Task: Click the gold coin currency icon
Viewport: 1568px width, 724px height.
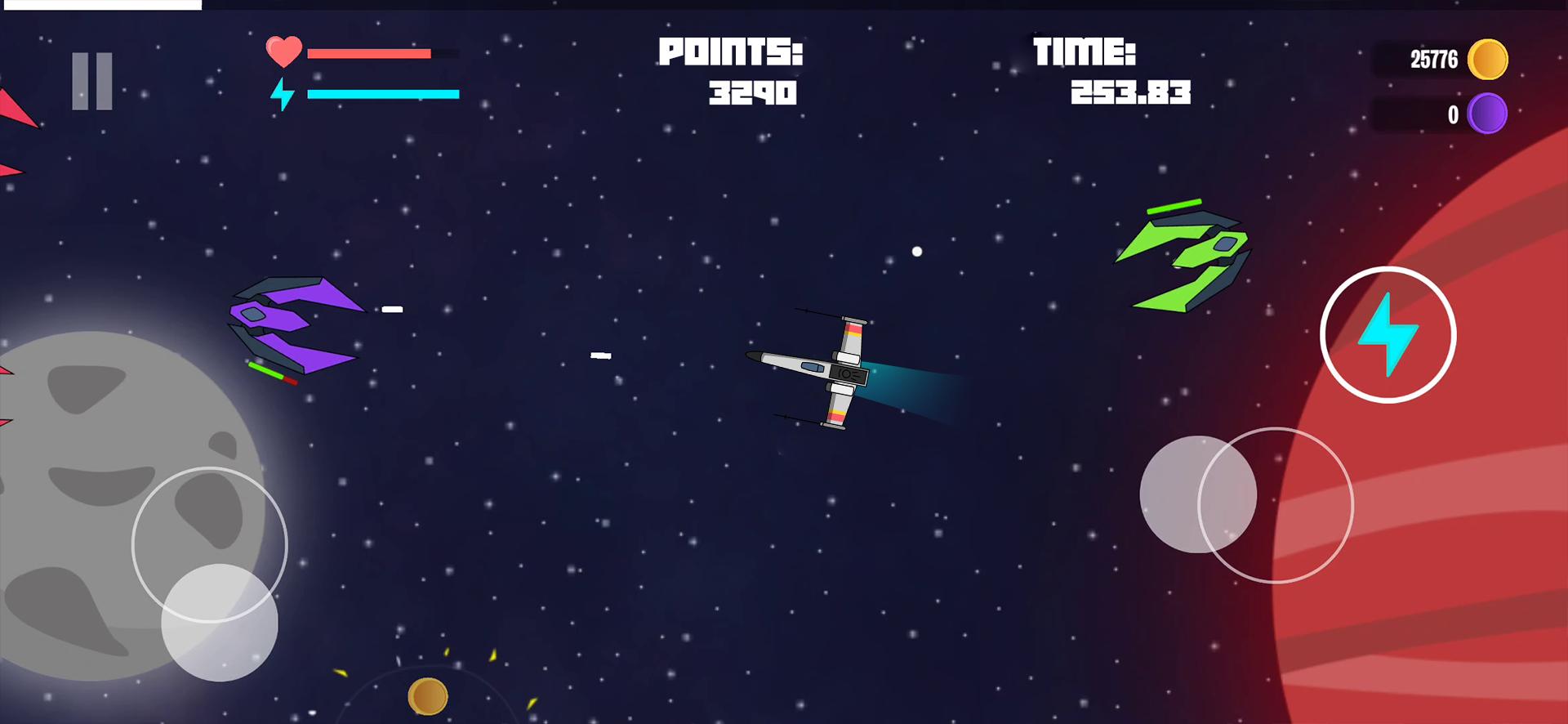Action: 1487,60
